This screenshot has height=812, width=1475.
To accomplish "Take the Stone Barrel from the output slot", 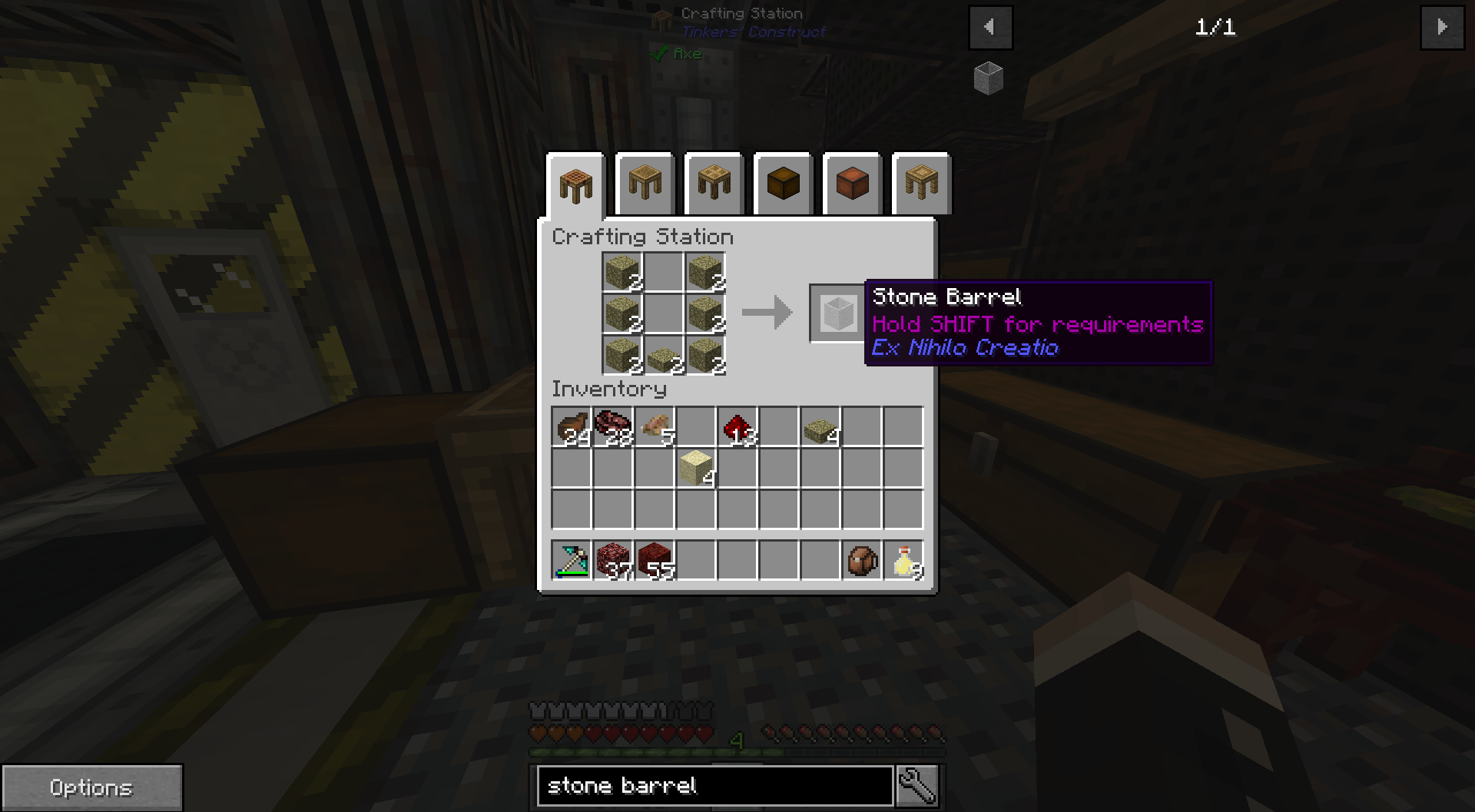I will 837,313.
